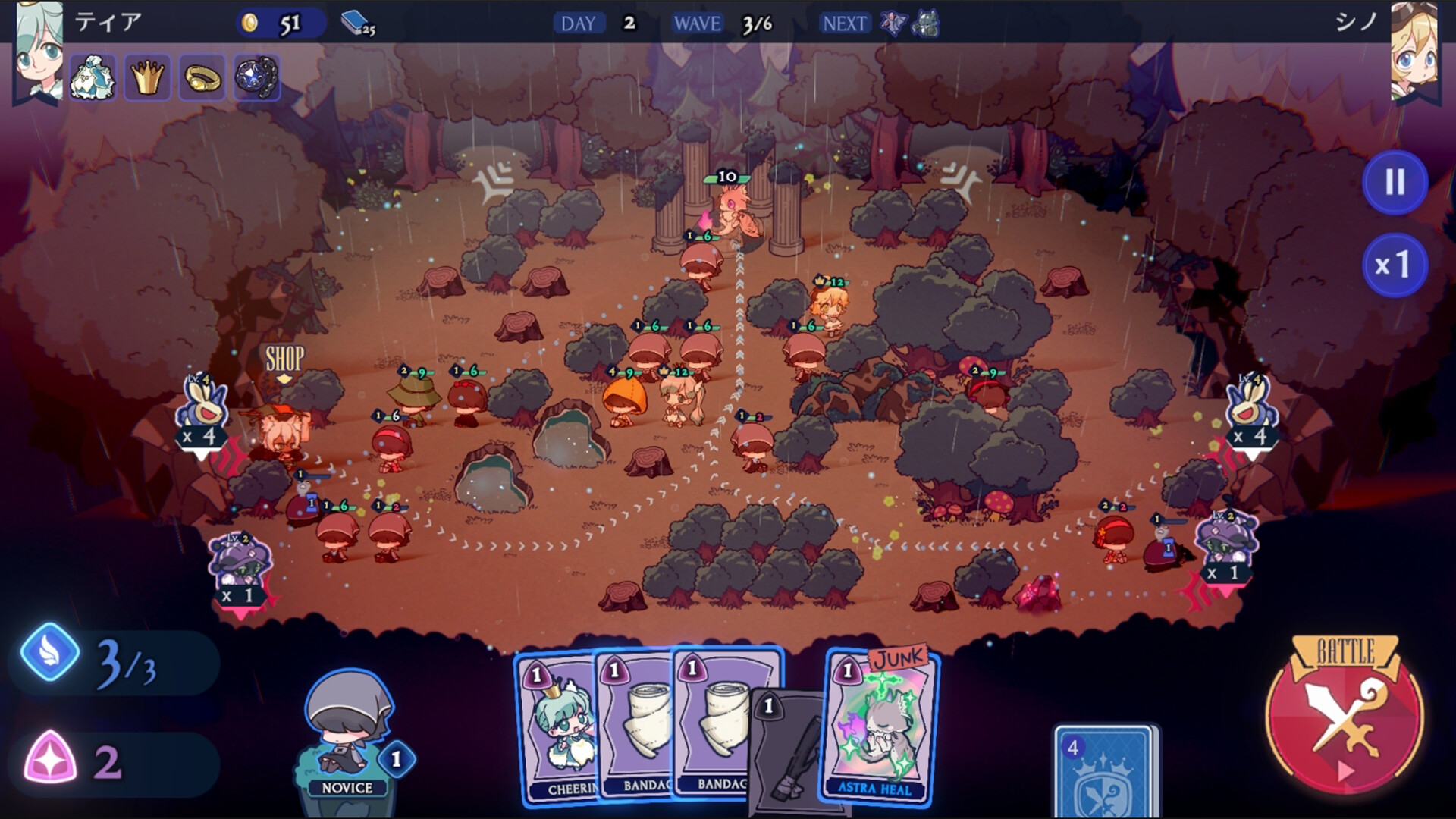This screenshot has width=1456, height=819.
Task: Select the gold ring item icon
Action: click(x=202, y=77)
